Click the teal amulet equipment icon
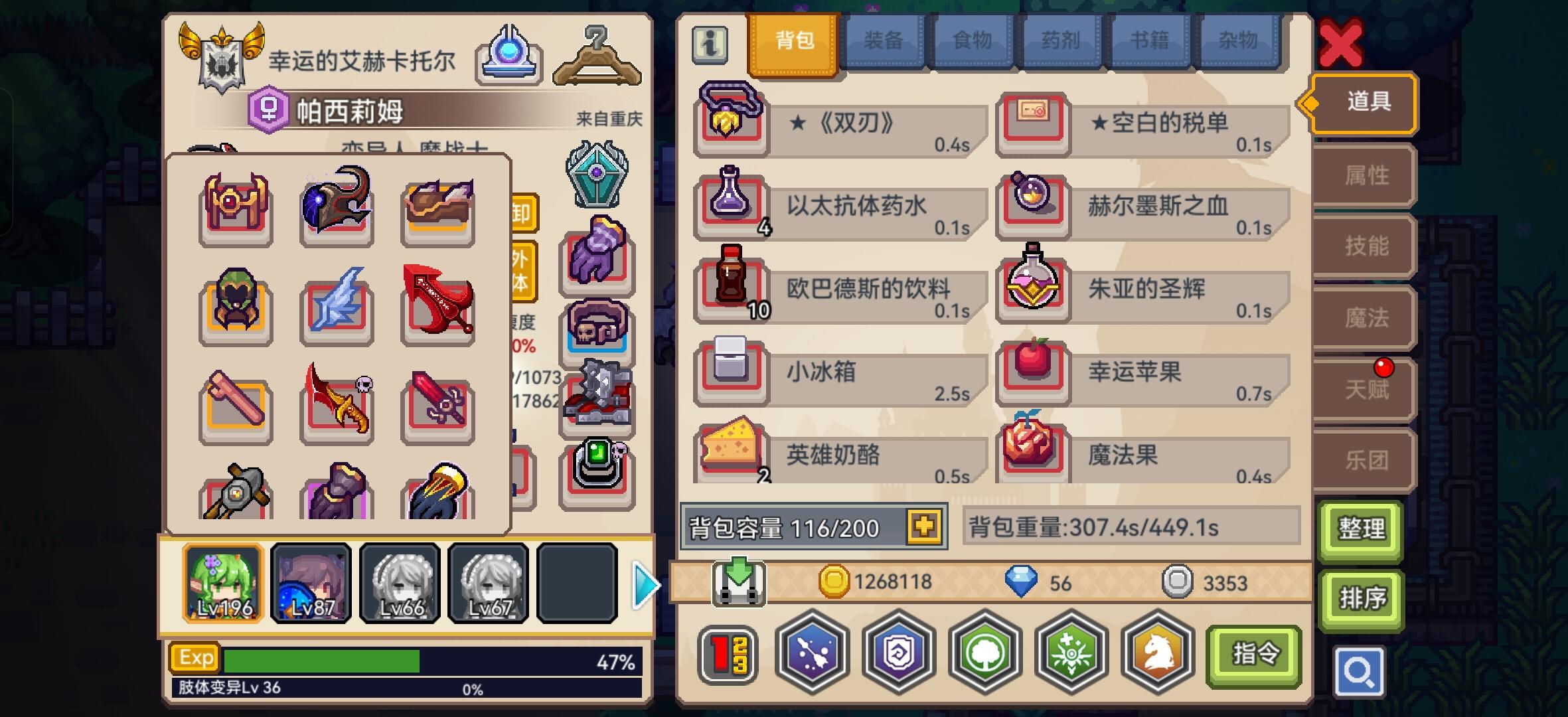The height and width of the screenshot is (717, 1568). click(x=597, y=175)
